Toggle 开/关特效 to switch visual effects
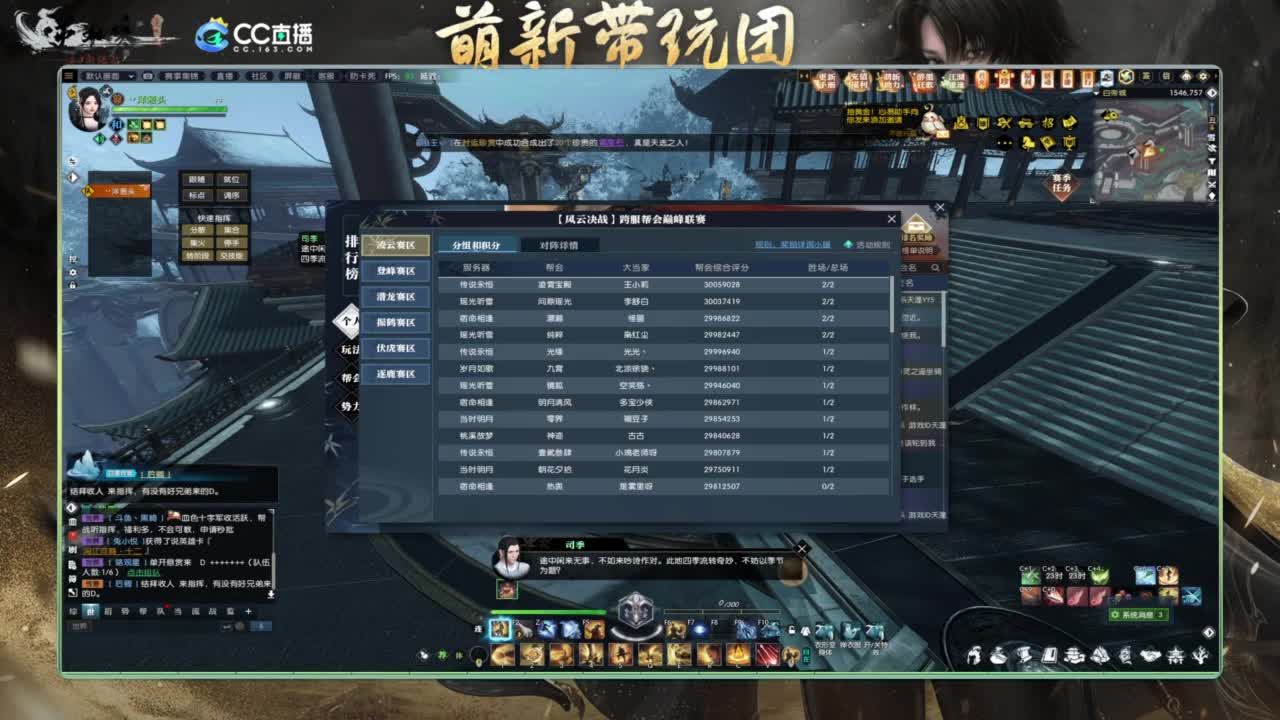Image resolution: width=1280 pixels, height=720 pixels. [x=874, y=632]
